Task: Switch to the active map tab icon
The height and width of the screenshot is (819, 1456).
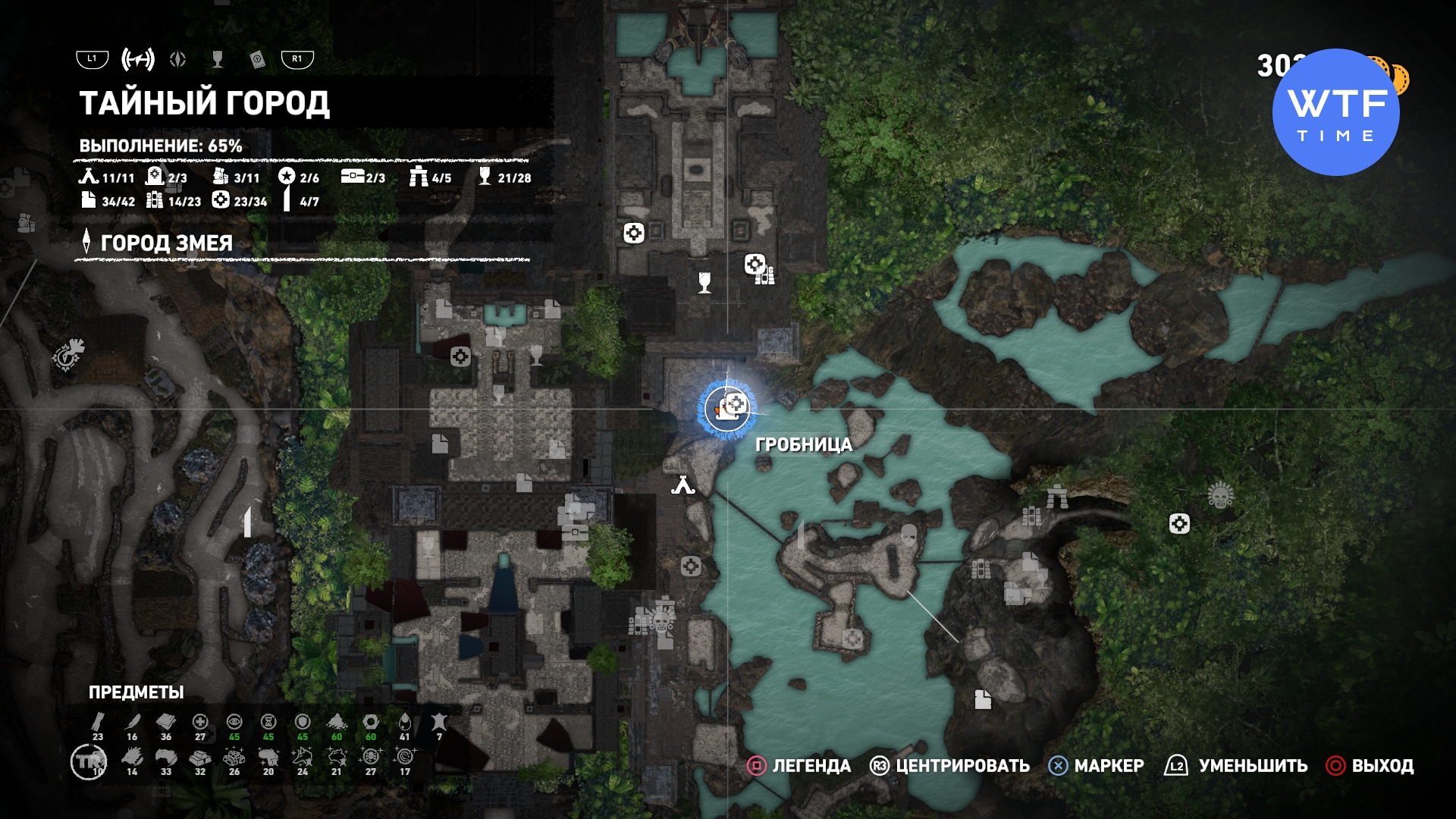Action: click(x=138, y=59)
